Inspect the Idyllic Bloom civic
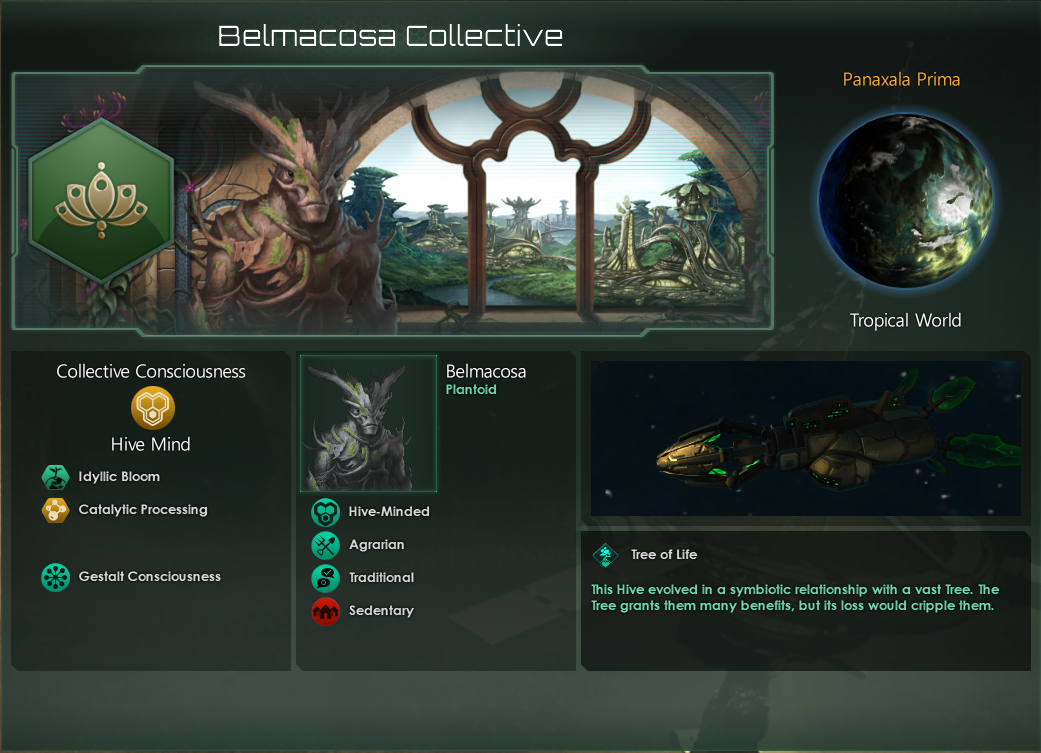 point(54,477)
